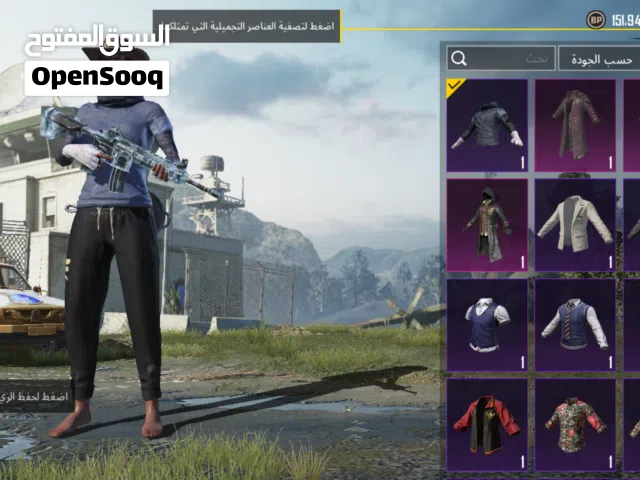Image resolution: width=640 pixels, height=480 pixels.
Task: Select the dark jacket with white gloves
Action: [487, 124]
